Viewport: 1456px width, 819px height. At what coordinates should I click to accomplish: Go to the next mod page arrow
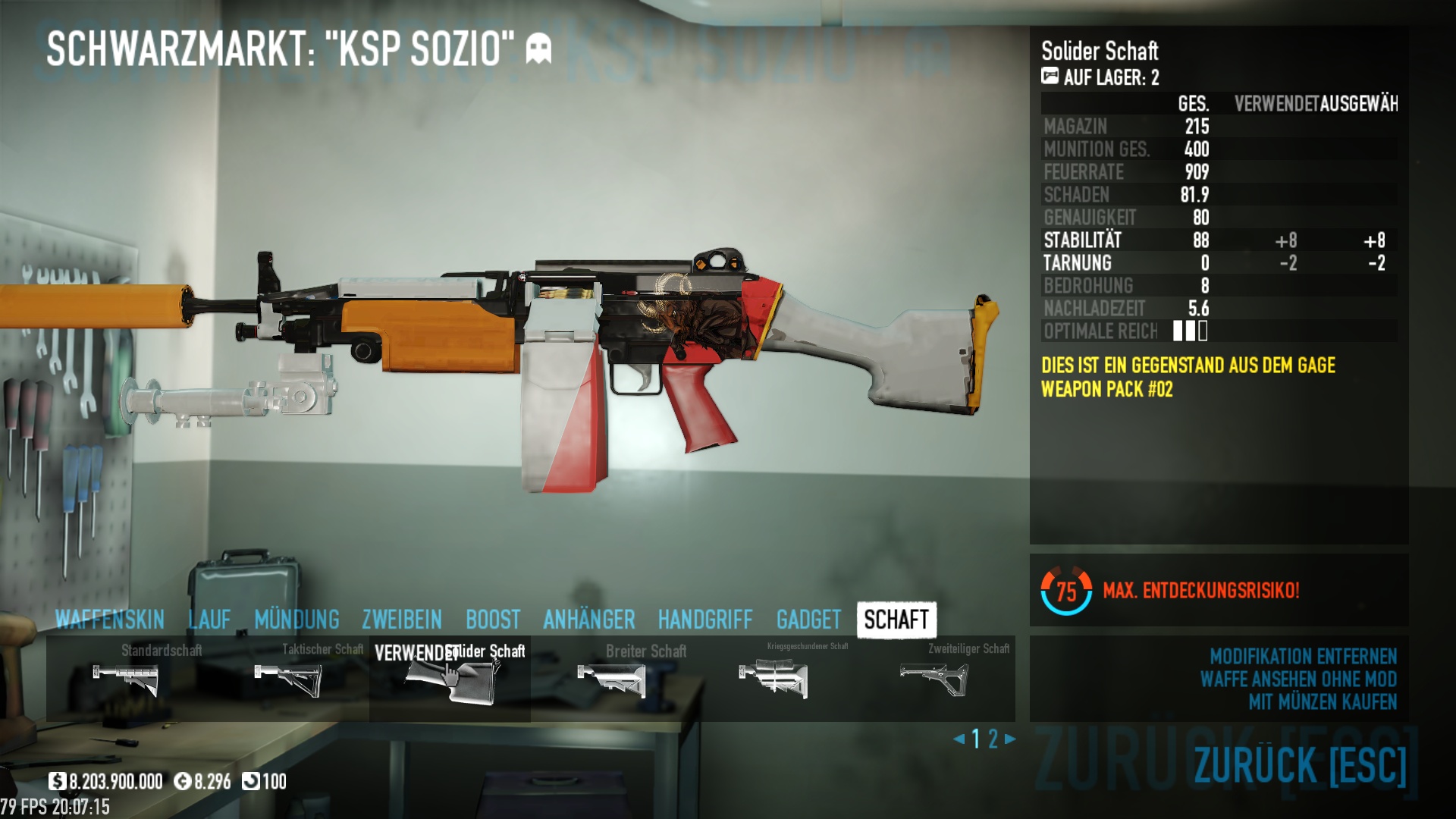1010,739
